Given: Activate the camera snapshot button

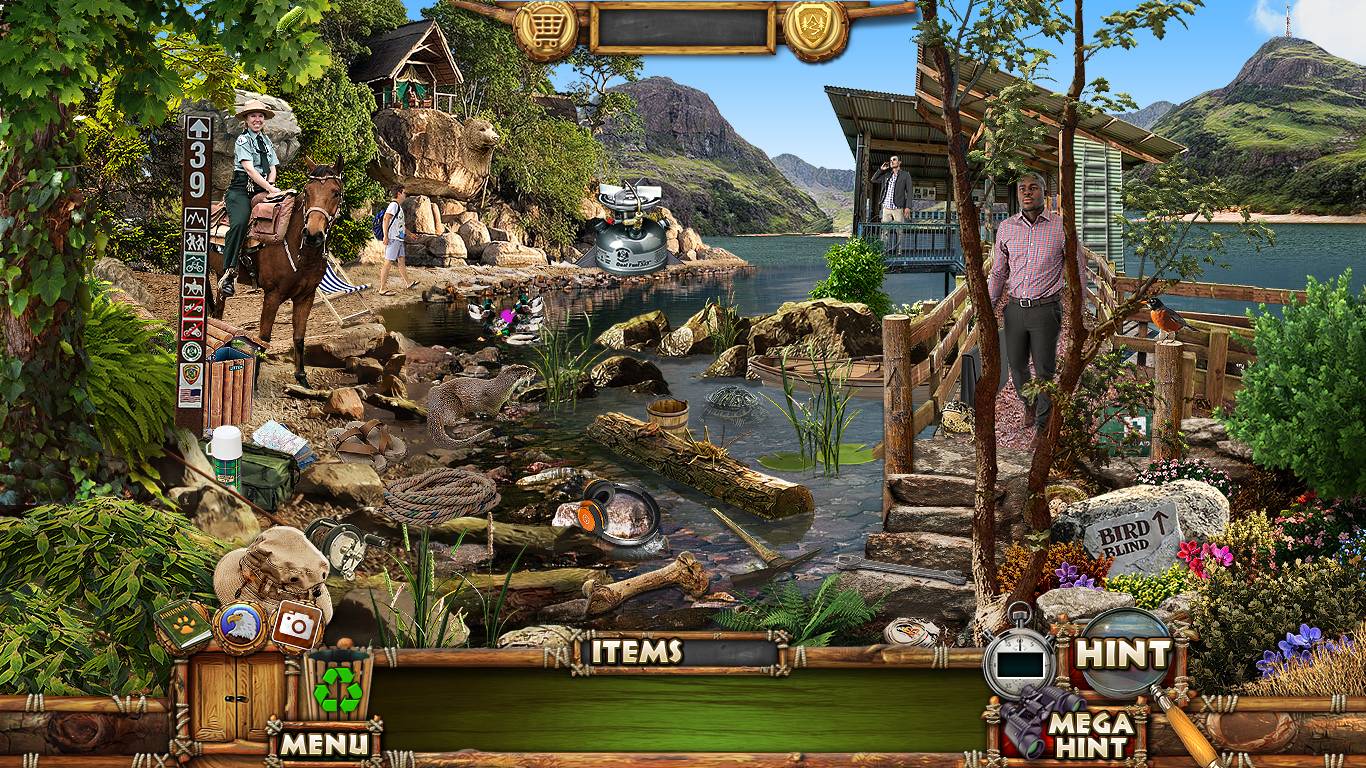Looking at the screenshot, I should point(296,625).
